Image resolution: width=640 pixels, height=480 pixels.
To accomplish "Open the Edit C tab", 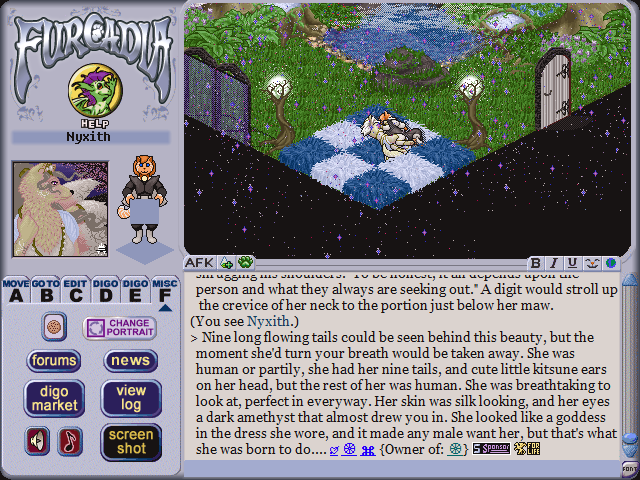I will 75,290.
